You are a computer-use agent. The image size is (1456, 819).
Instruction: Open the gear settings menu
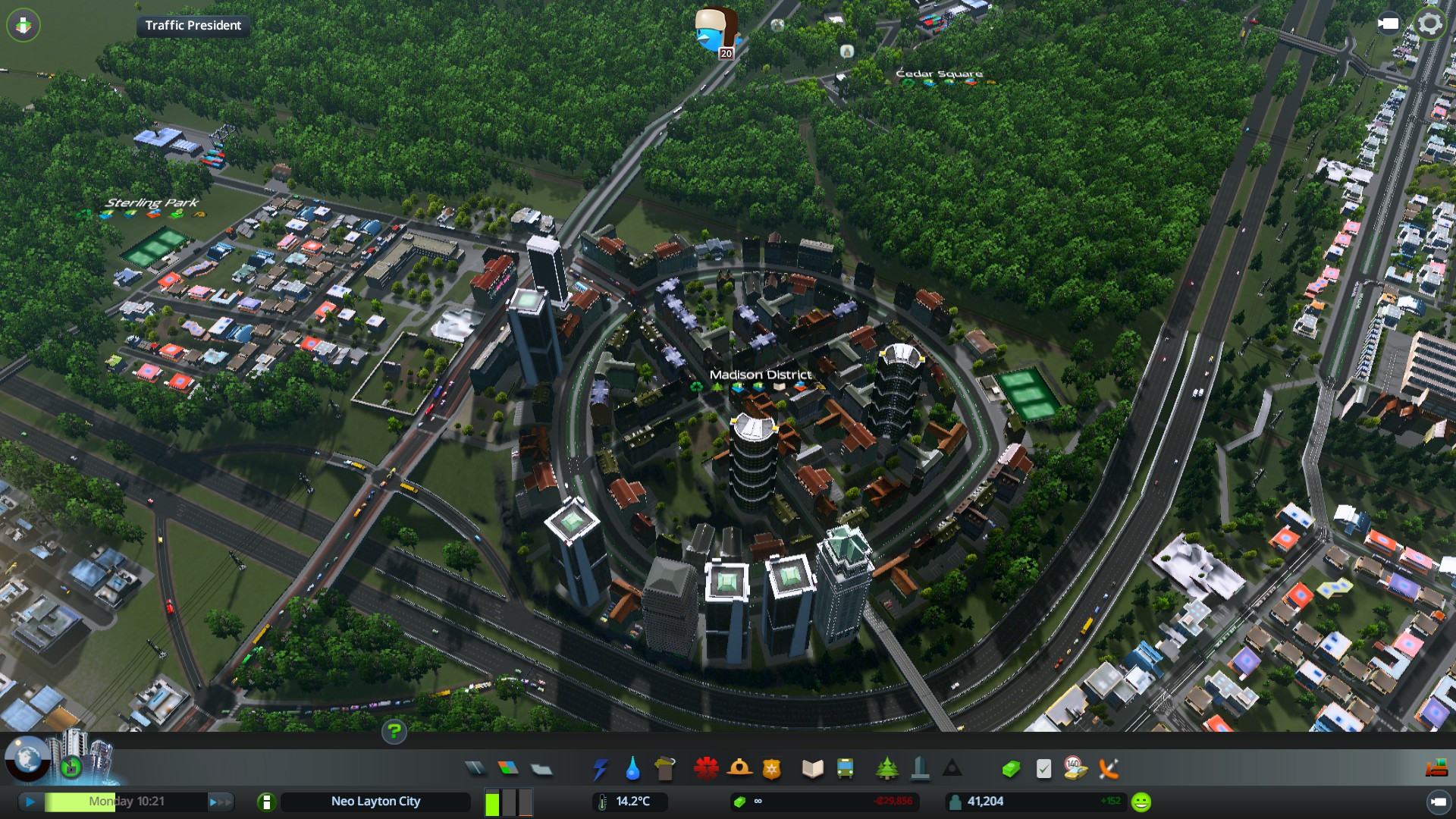[1430, 24]
